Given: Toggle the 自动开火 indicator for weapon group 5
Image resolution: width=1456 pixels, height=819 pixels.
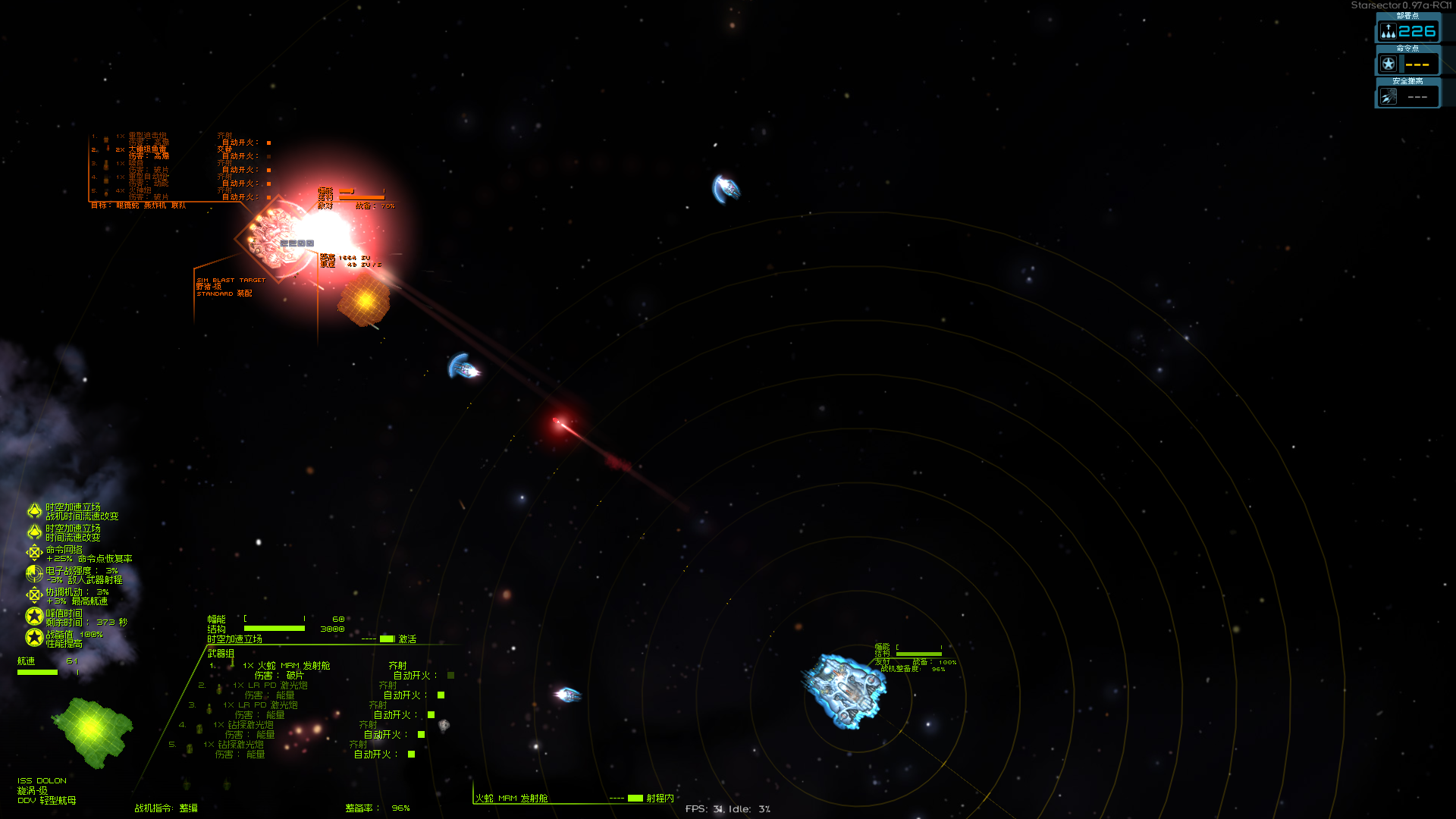Looking at the screenshot, I should [411, 755].
